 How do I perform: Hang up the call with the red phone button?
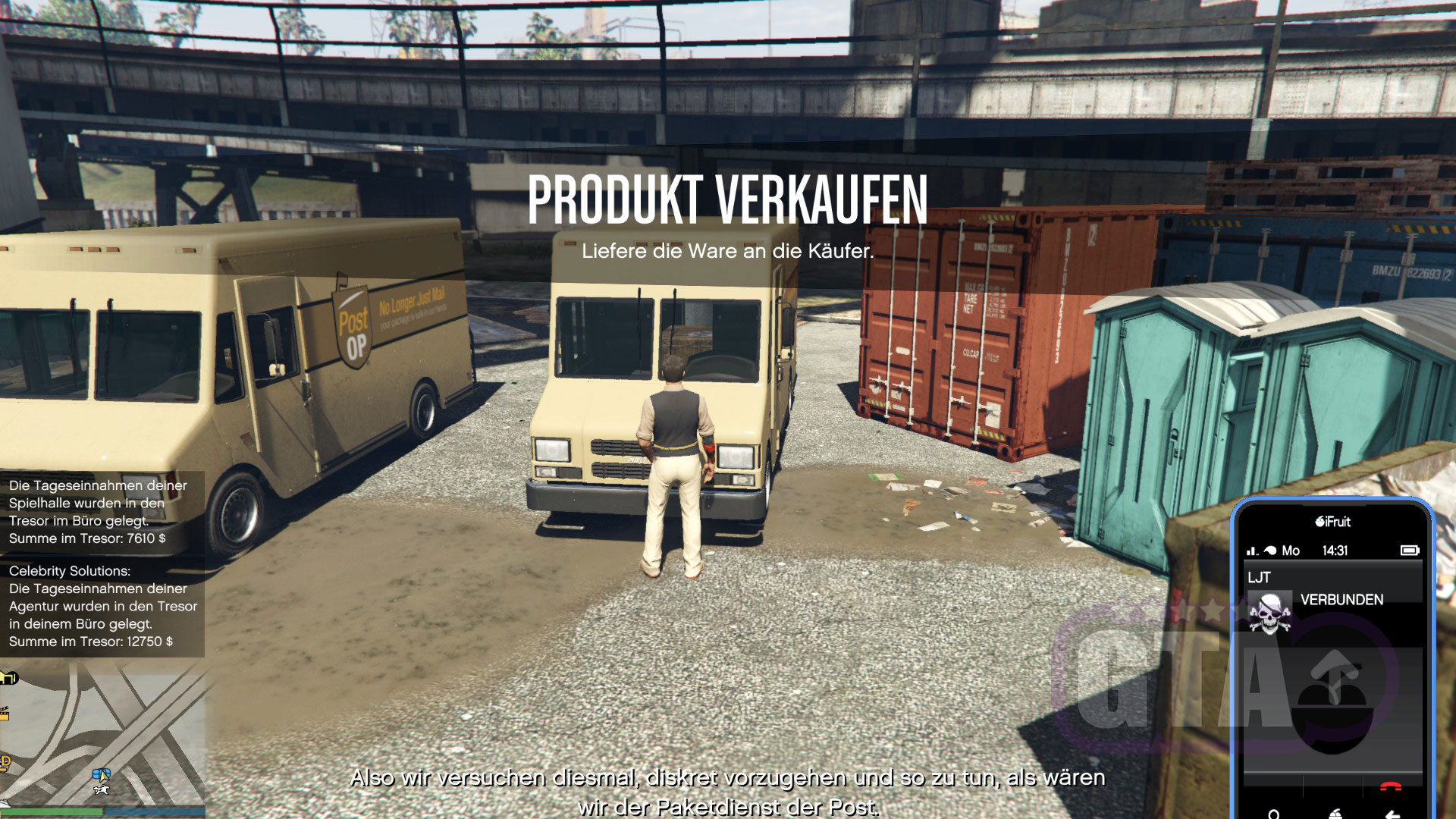[1391, 787]
